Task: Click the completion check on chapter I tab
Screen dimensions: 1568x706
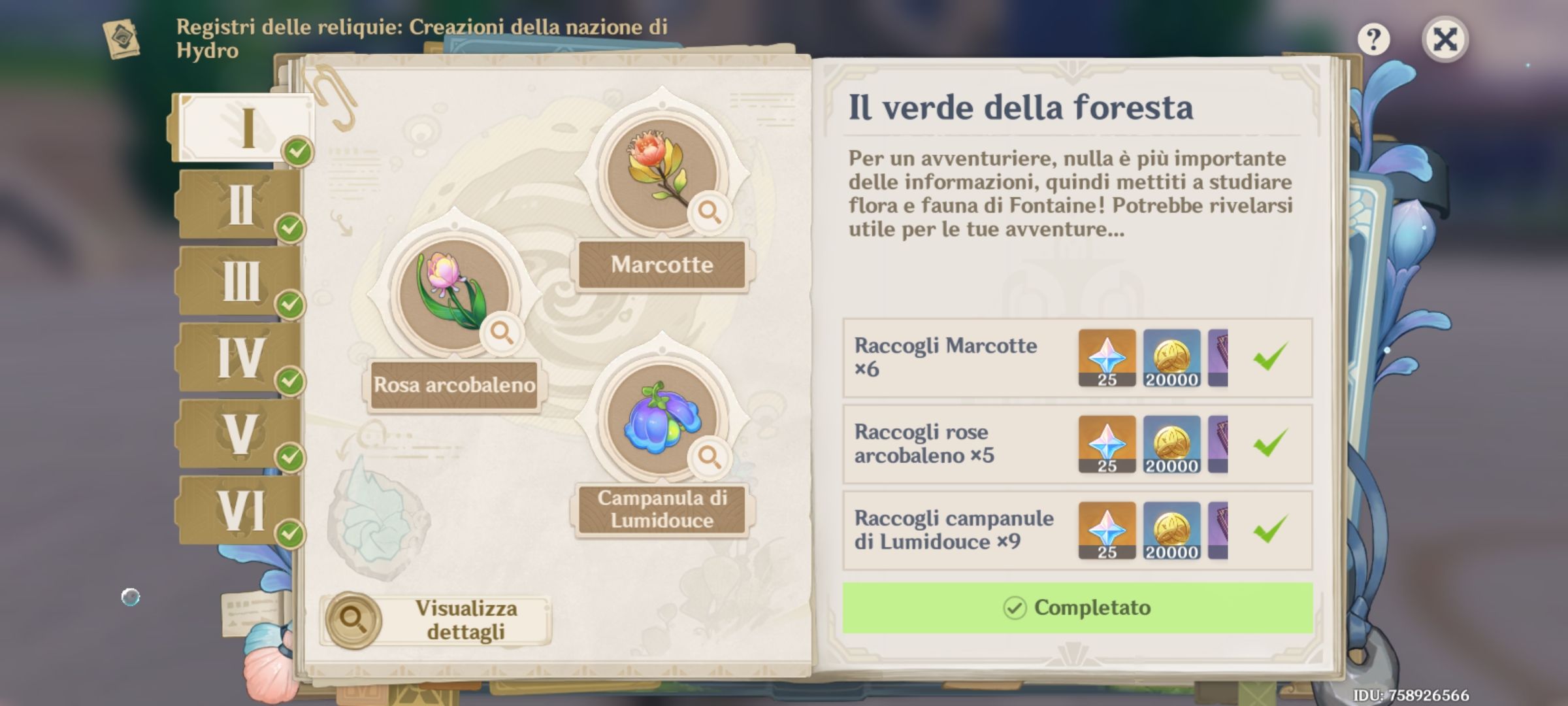Action: tap(297, 151)
